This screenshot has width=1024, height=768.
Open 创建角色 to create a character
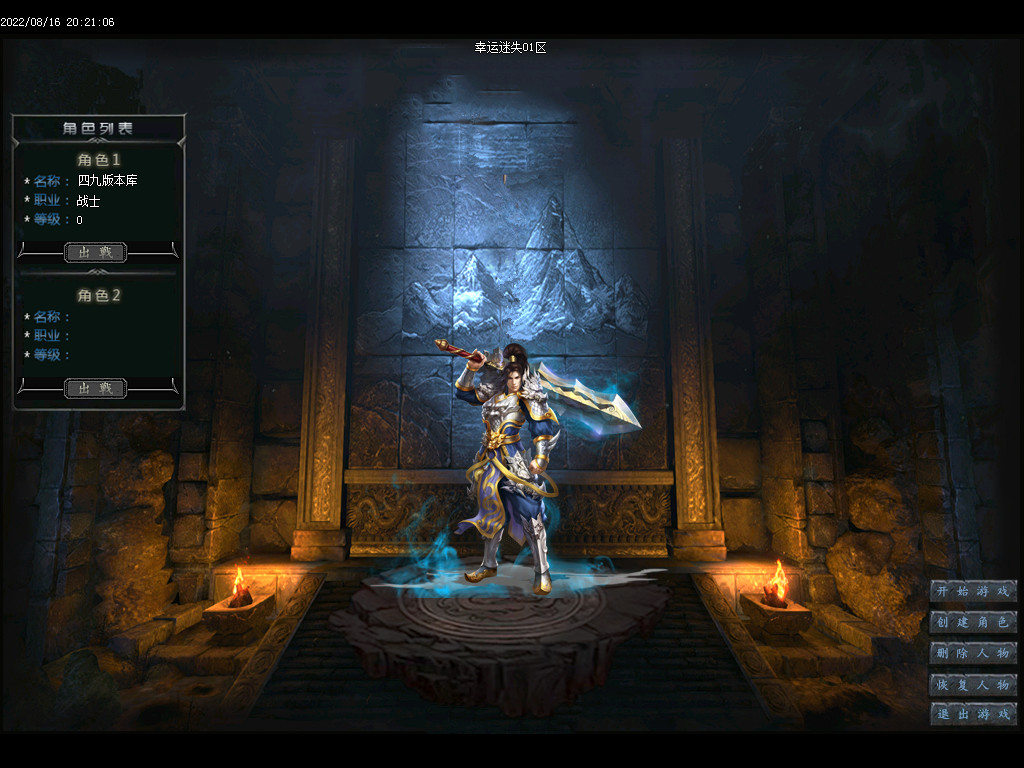973,622
